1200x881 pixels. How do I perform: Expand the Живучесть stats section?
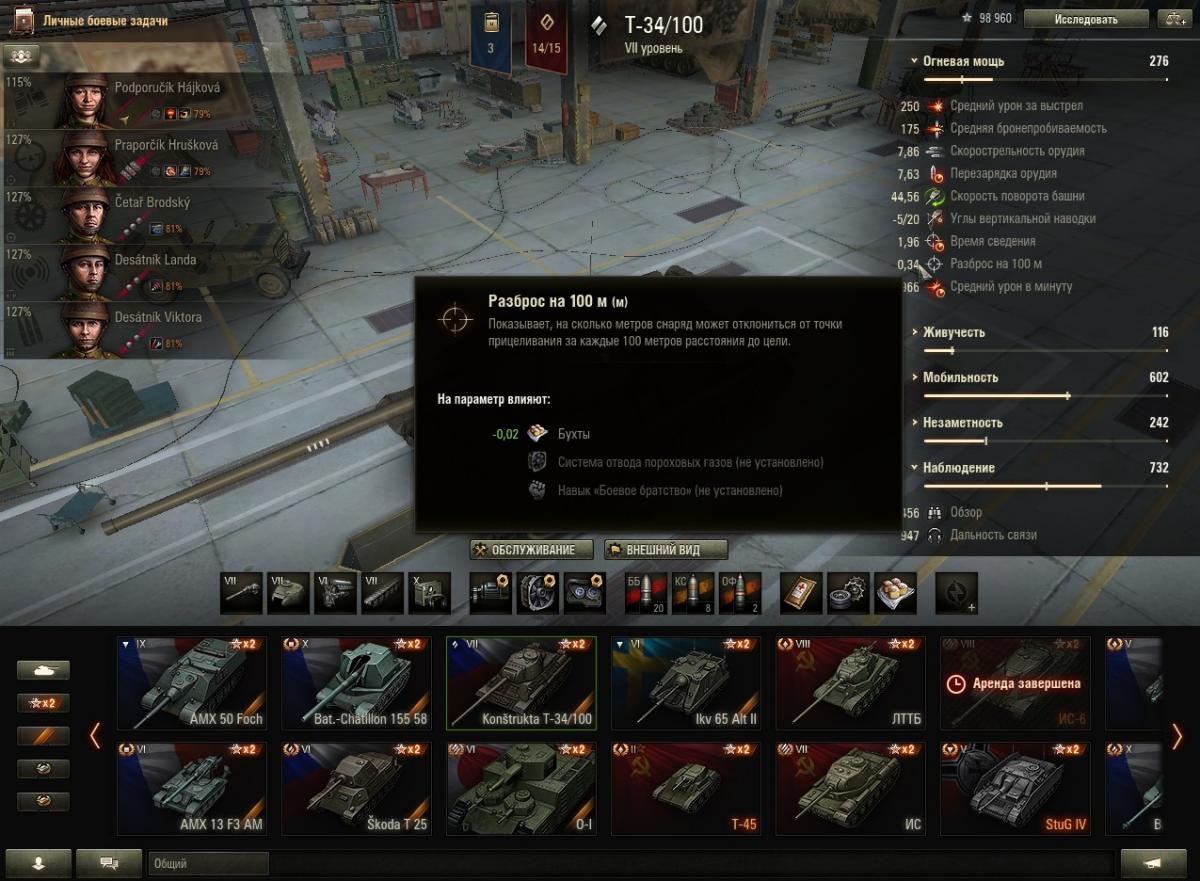(x=953, y=332)
